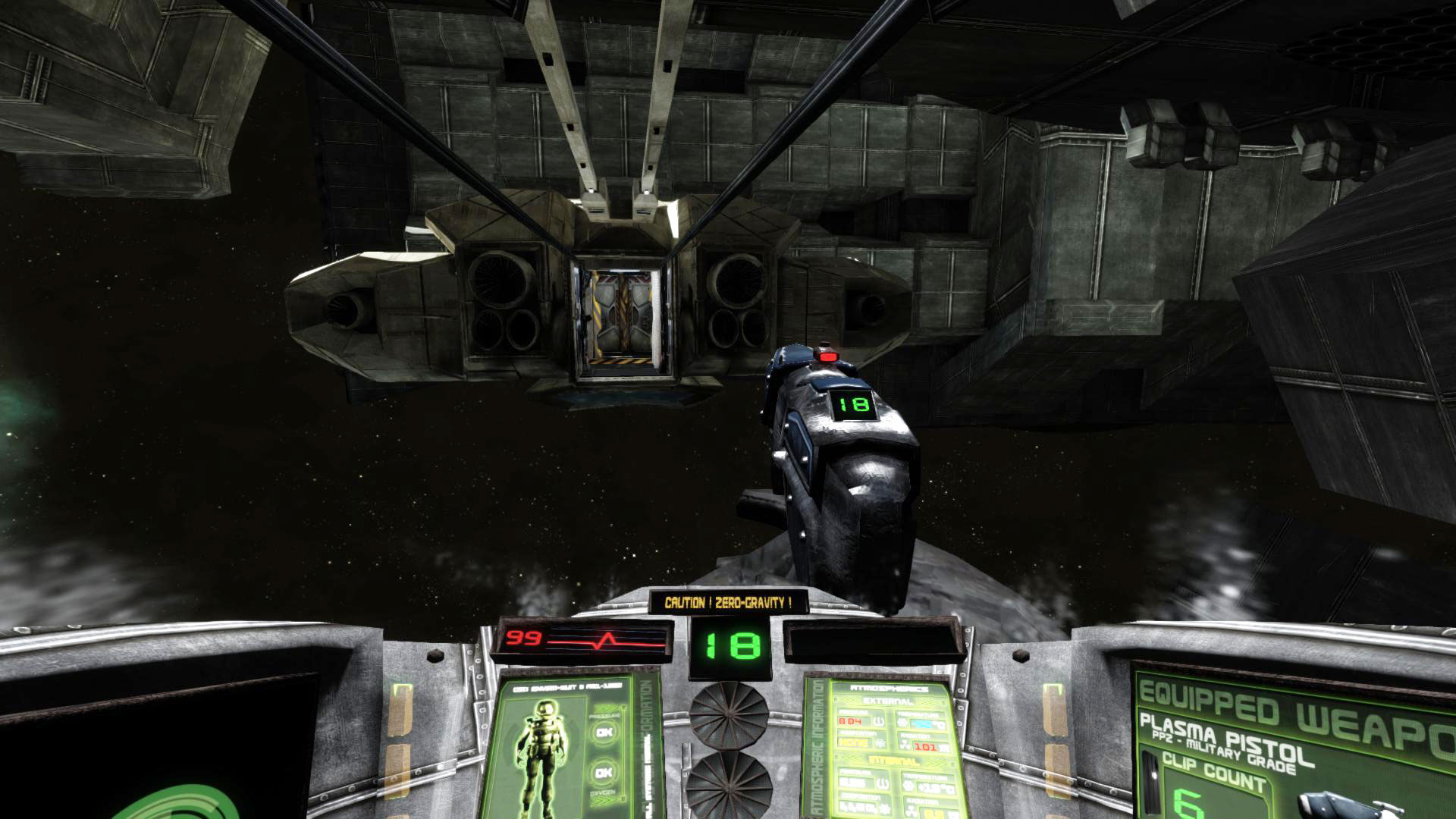Expand the EXTERNAL atmospherics section
The width and height of the screenshot is (1456, 819).
[x=887, y=701]
